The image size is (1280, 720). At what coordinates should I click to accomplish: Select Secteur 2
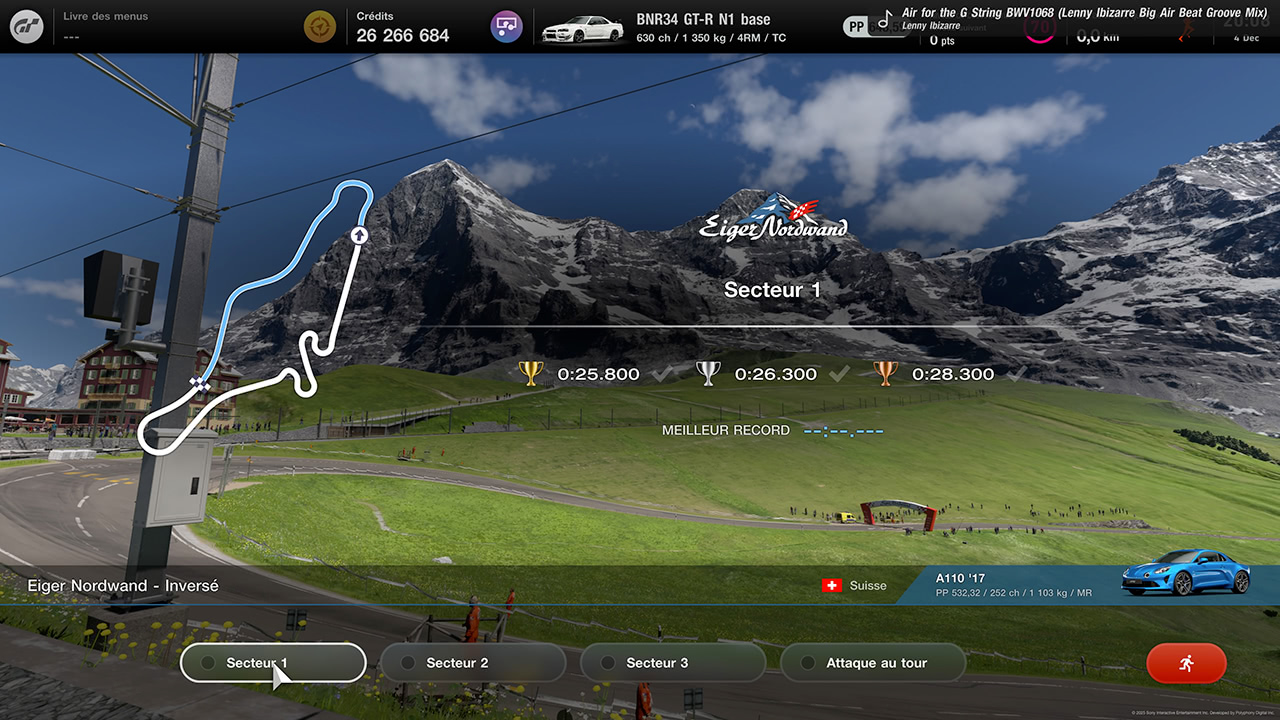click(x=472, y=662)
